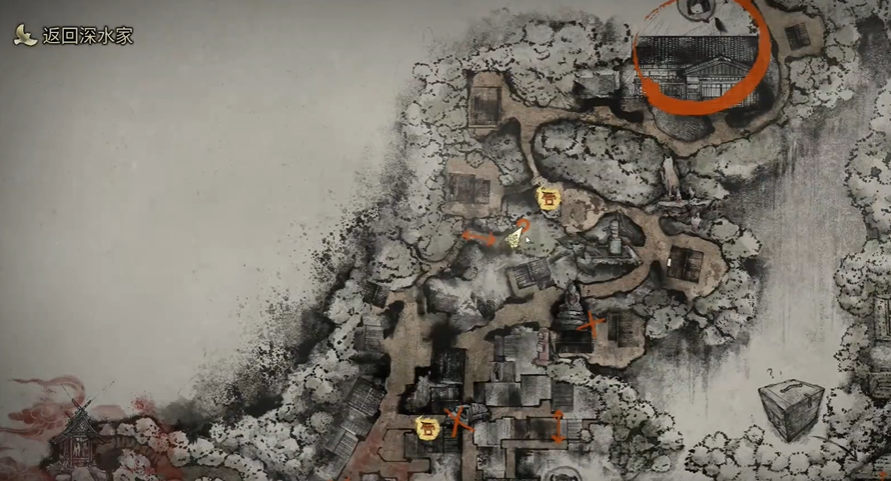Select the player position arrow marker
Screen dimensions: 891x481
515,237
